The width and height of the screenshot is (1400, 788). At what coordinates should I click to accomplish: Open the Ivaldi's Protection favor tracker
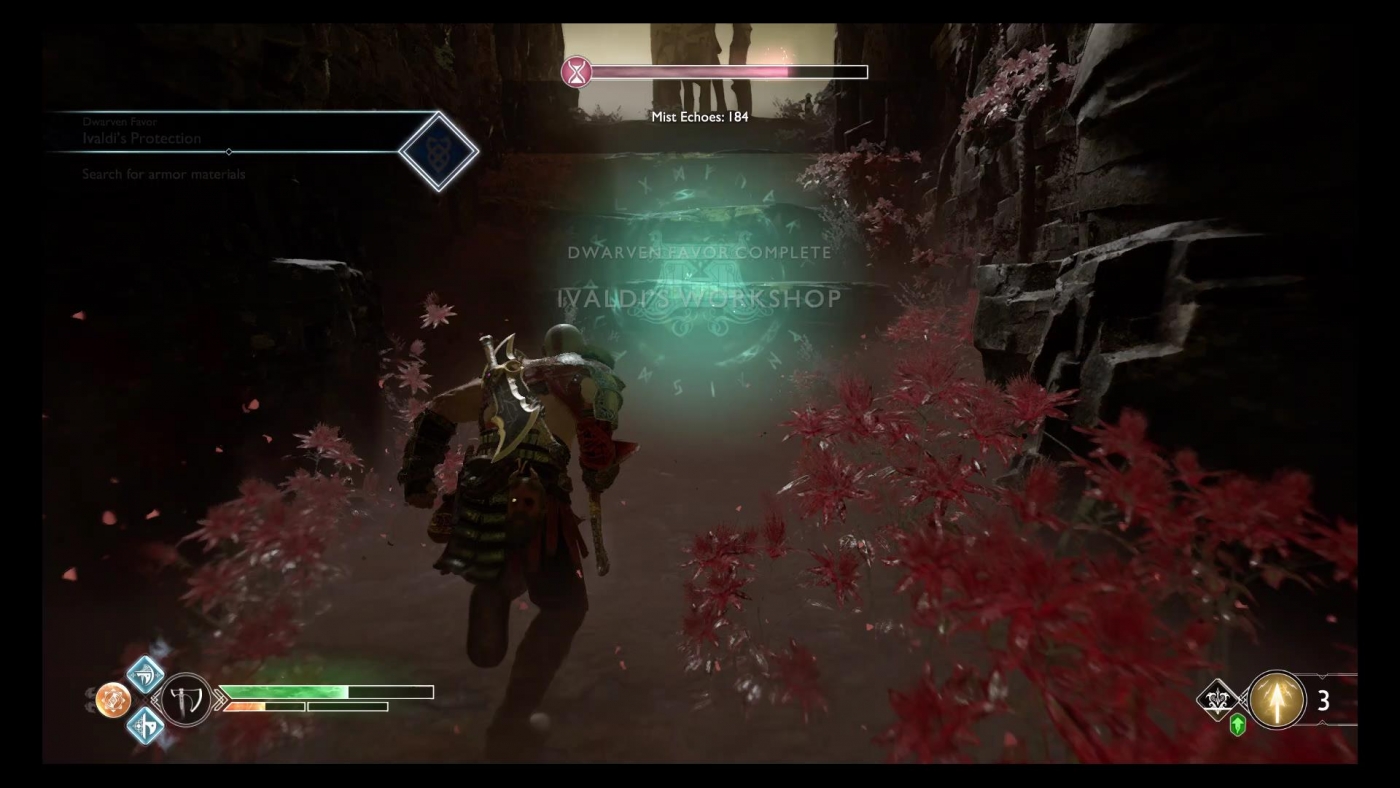[142, 138]
